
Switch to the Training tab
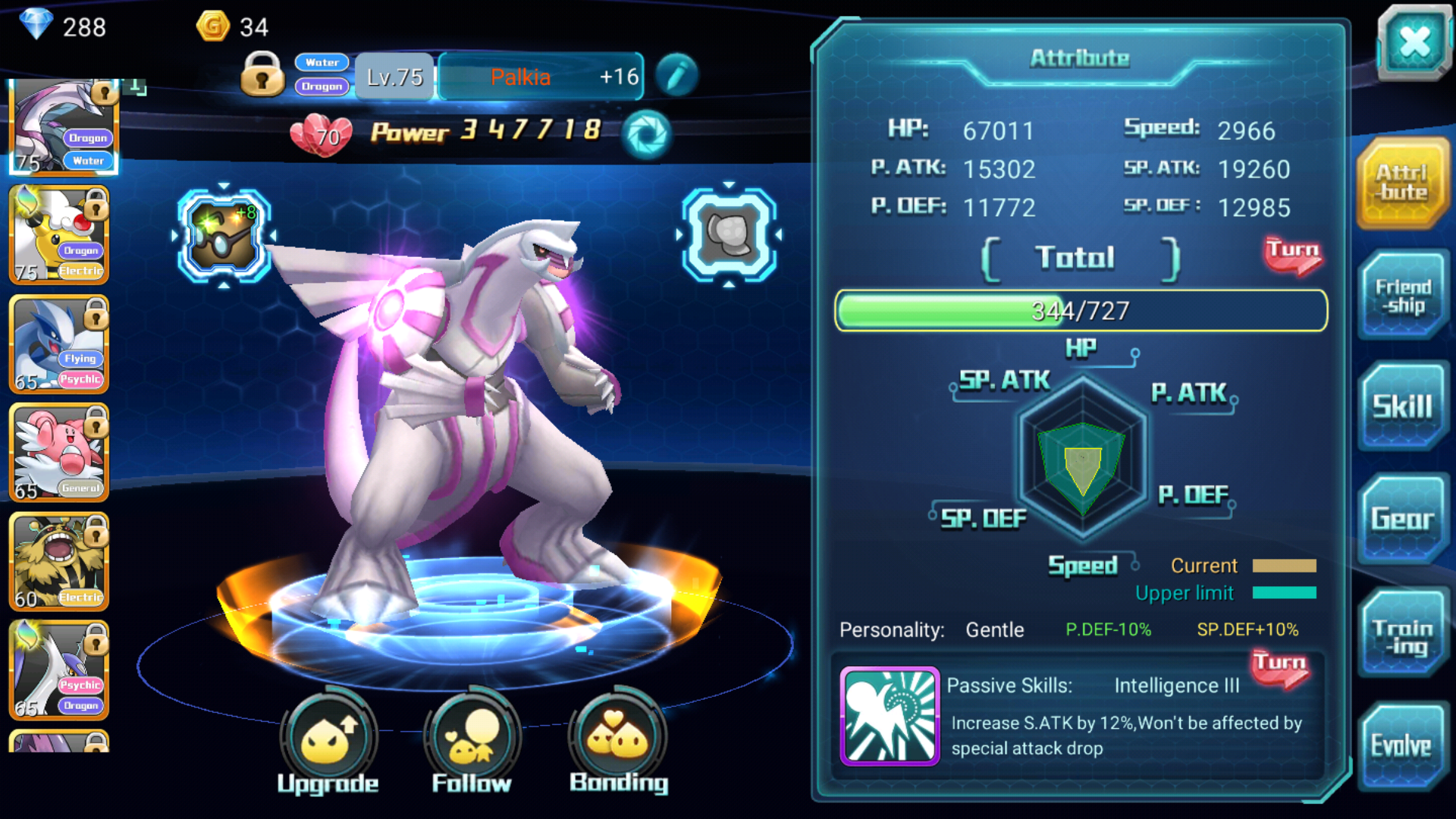pos(1402,636)
